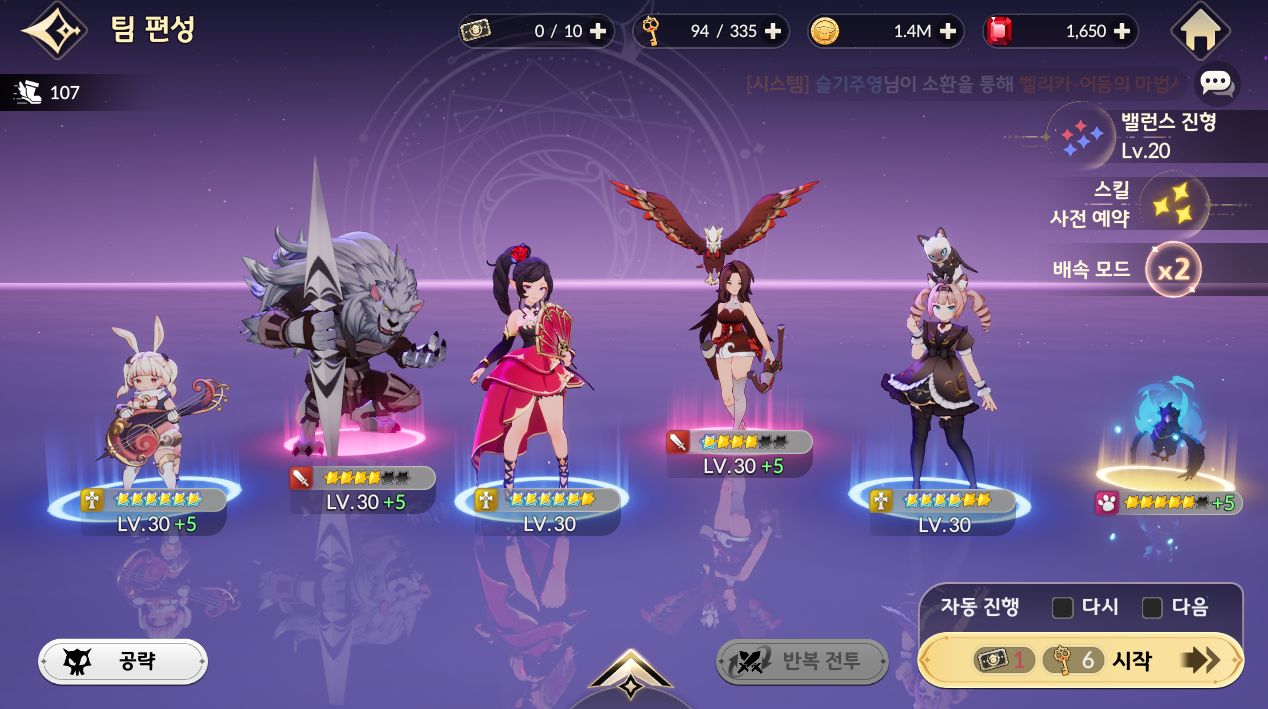The width and height of the screenshot is (1268, 709).
Task: Check the 다음 auto-next checkbox
Action: 1152,607
